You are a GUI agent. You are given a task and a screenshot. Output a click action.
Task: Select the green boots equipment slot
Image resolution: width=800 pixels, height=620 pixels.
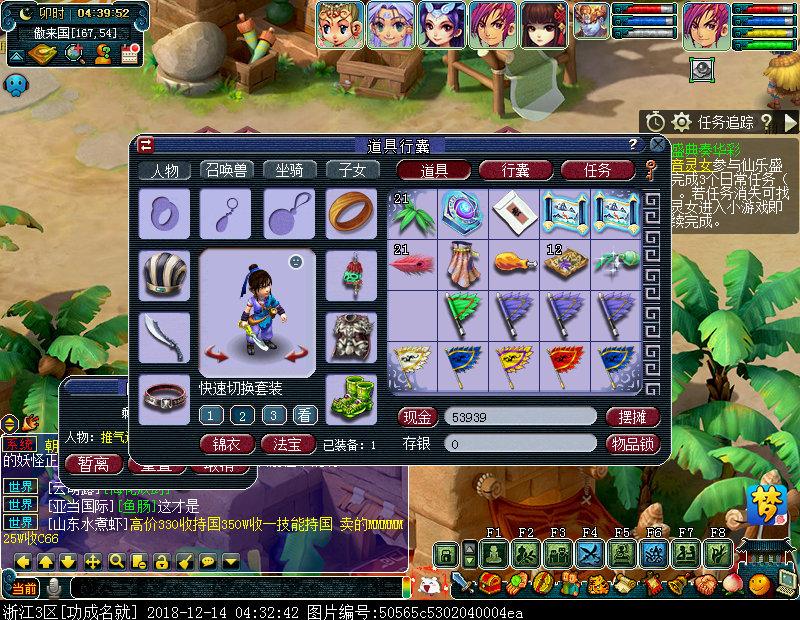click(x=351, y=399)
